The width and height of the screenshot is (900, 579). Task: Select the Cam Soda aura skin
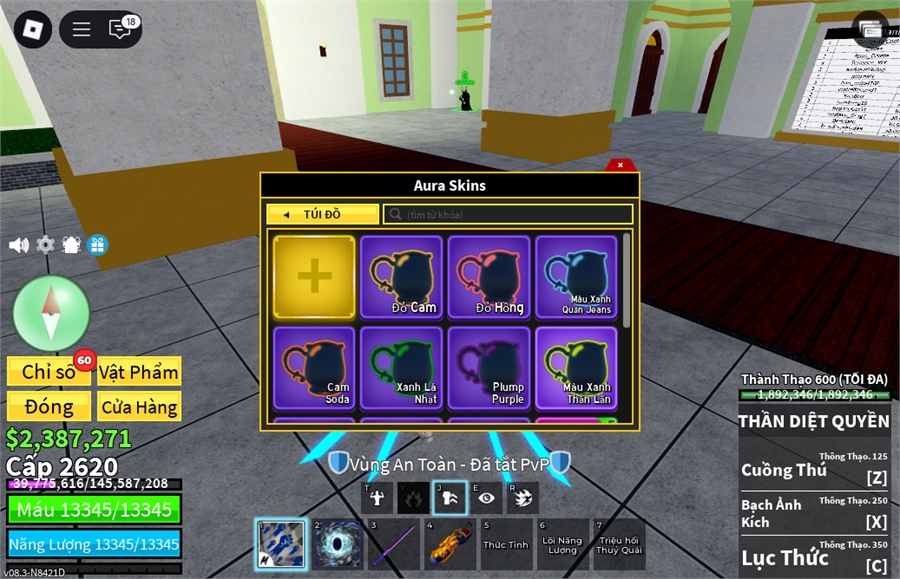pyautogui.click(x=314, y=367)
